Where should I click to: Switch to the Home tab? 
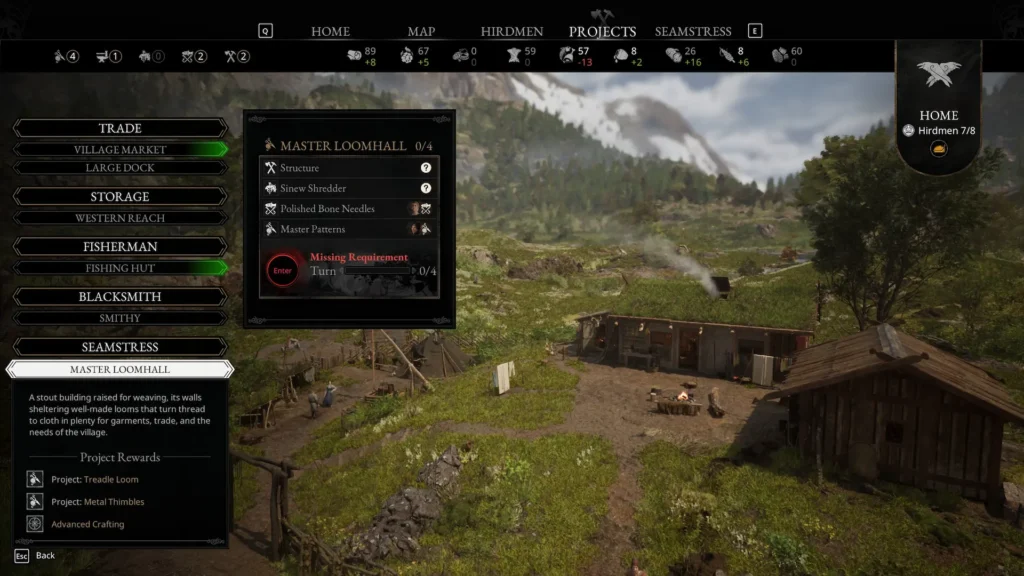point(330,31)
